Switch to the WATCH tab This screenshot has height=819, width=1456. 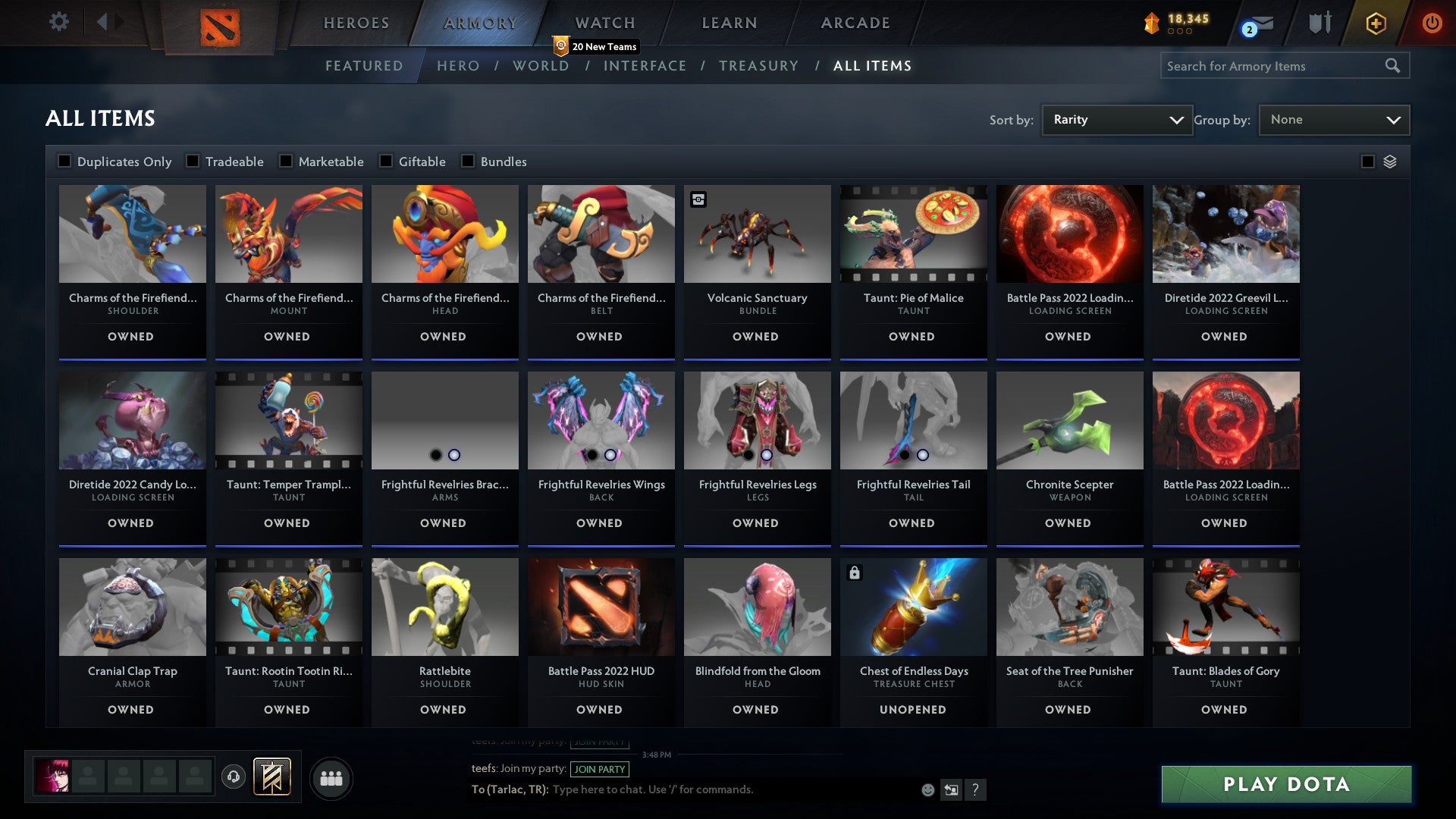(x=604, y=23)
